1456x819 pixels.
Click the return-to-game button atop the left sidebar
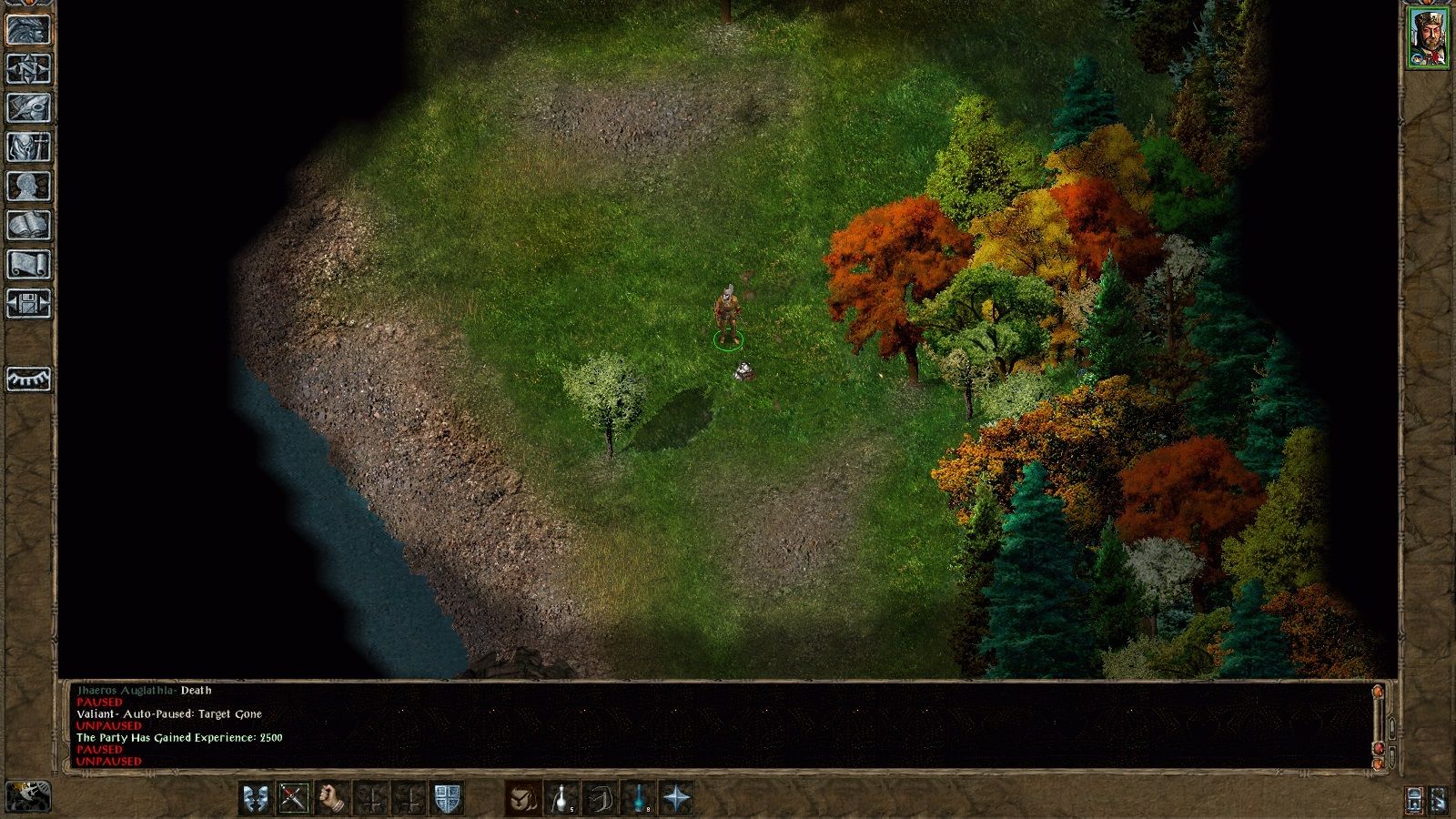click(28, 29)
